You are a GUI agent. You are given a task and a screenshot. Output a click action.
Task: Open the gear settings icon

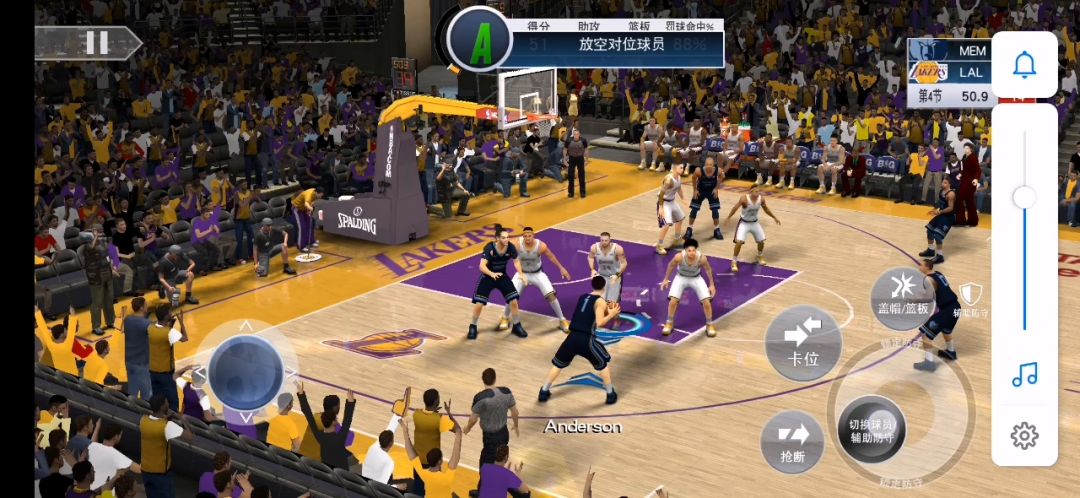1024,435
